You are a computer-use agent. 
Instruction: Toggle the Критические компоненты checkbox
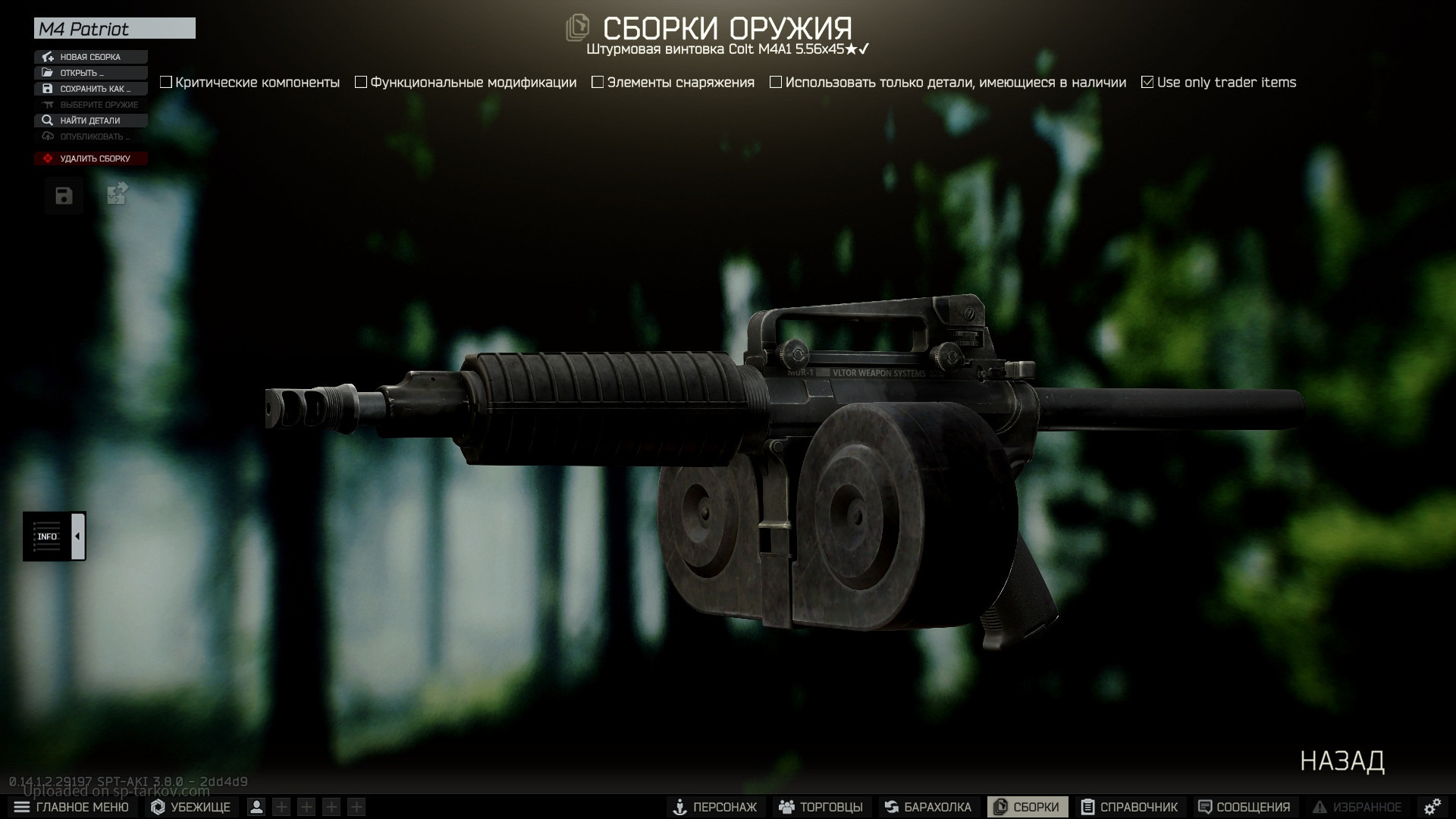[166, 82]
